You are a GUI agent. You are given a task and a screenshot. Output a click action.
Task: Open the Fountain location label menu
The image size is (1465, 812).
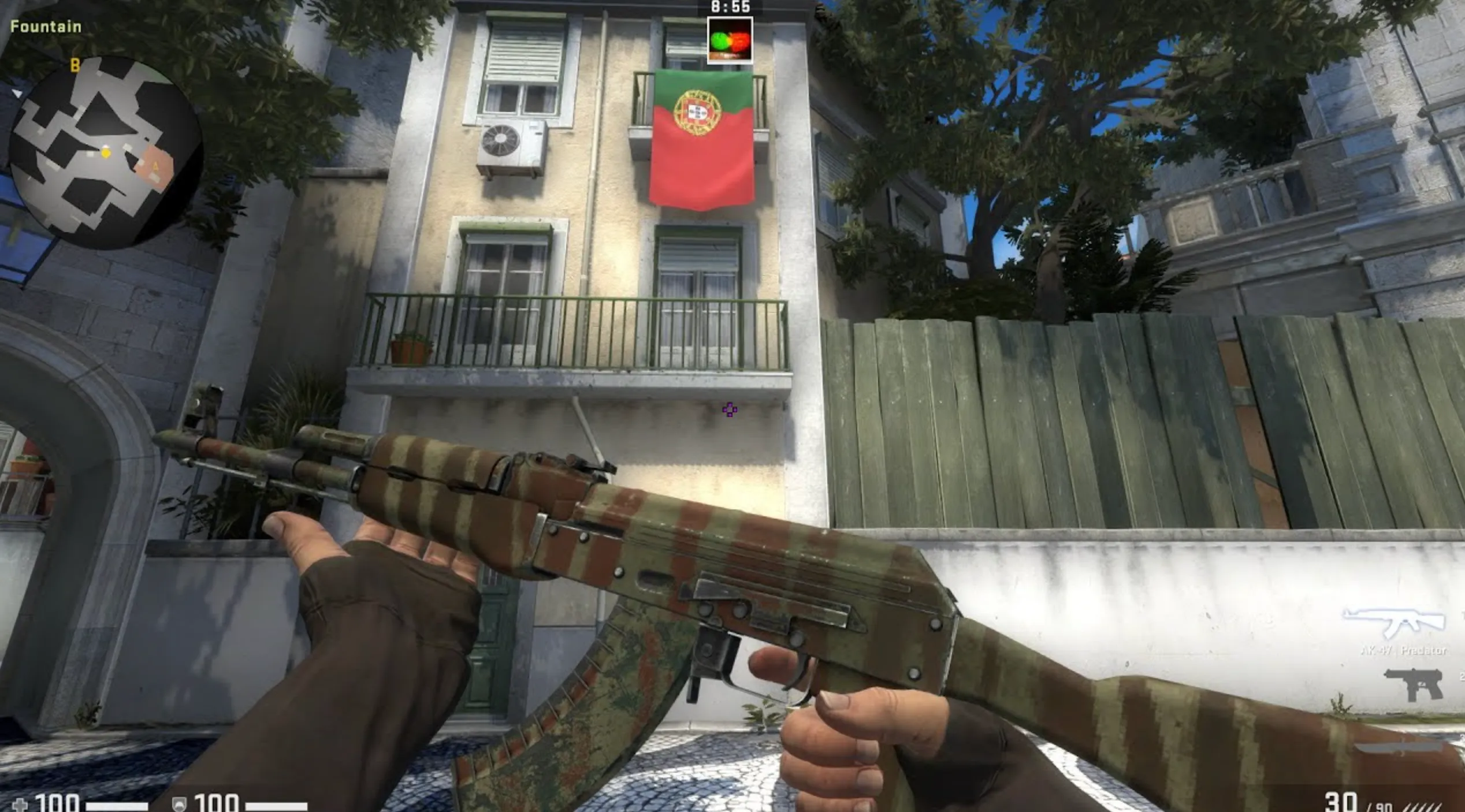45,25
